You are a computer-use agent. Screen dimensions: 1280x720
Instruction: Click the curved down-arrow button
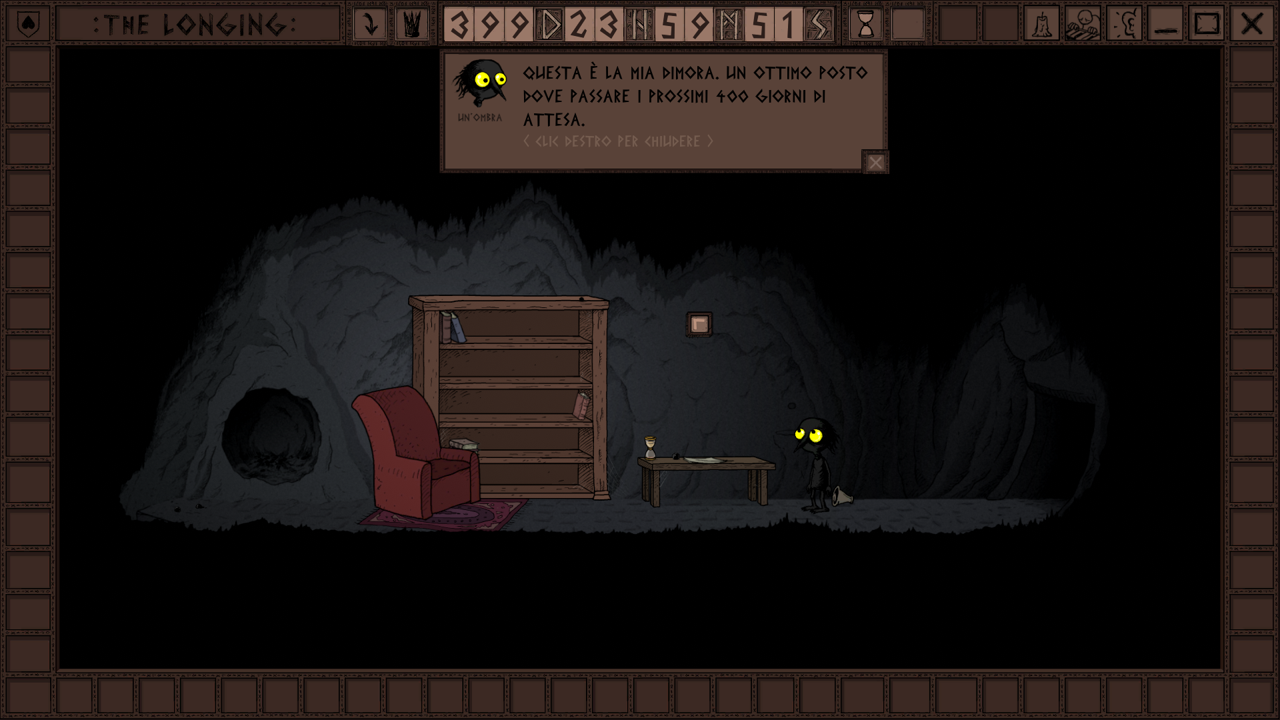pos(370,24)
